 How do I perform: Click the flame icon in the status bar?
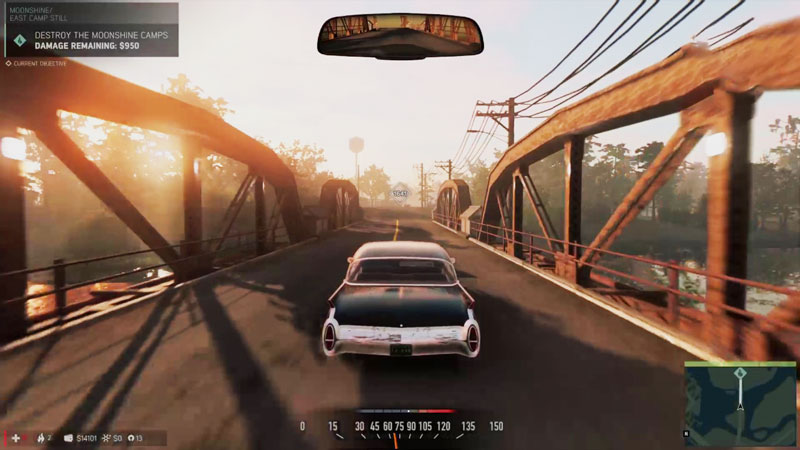tap(40, 438)
